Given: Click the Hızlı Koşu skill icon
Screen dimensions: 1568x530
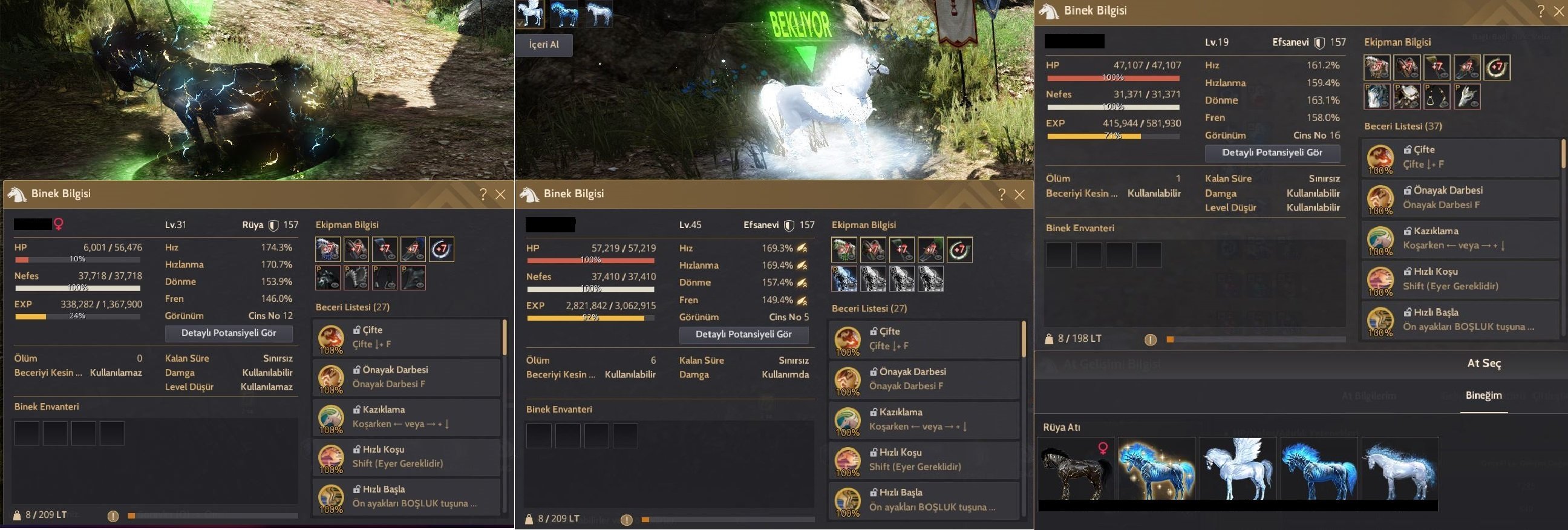Looking at the screenshot, I should click(x=330, y=457).
